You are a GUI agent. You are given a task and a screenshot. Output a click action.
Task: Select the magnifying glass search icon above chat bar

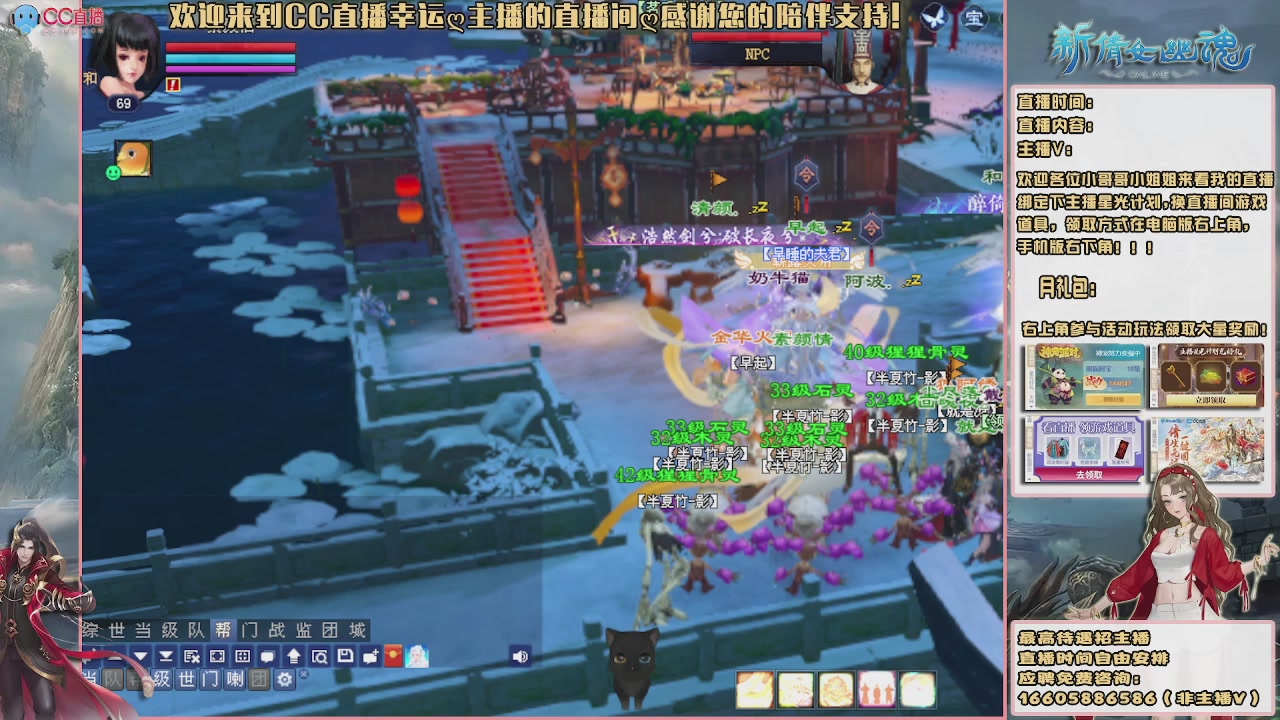click(321, 657)
